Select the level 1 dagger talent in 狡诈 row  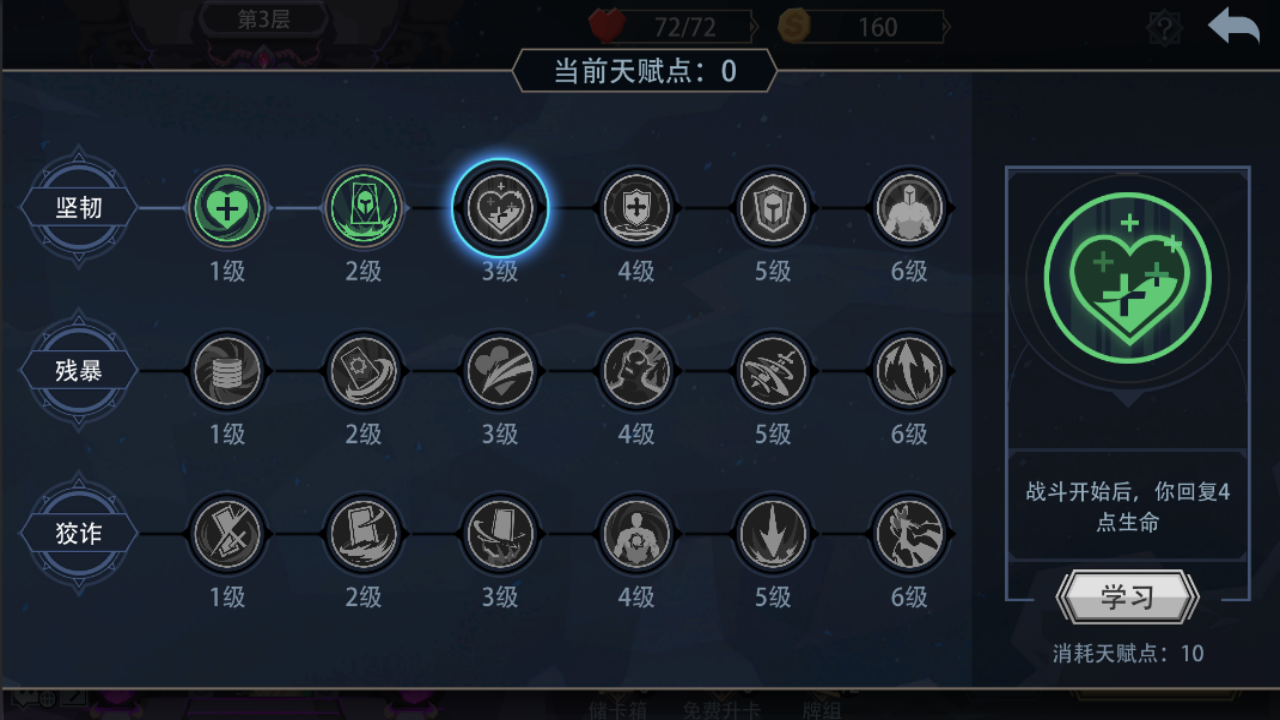[227, 535]
